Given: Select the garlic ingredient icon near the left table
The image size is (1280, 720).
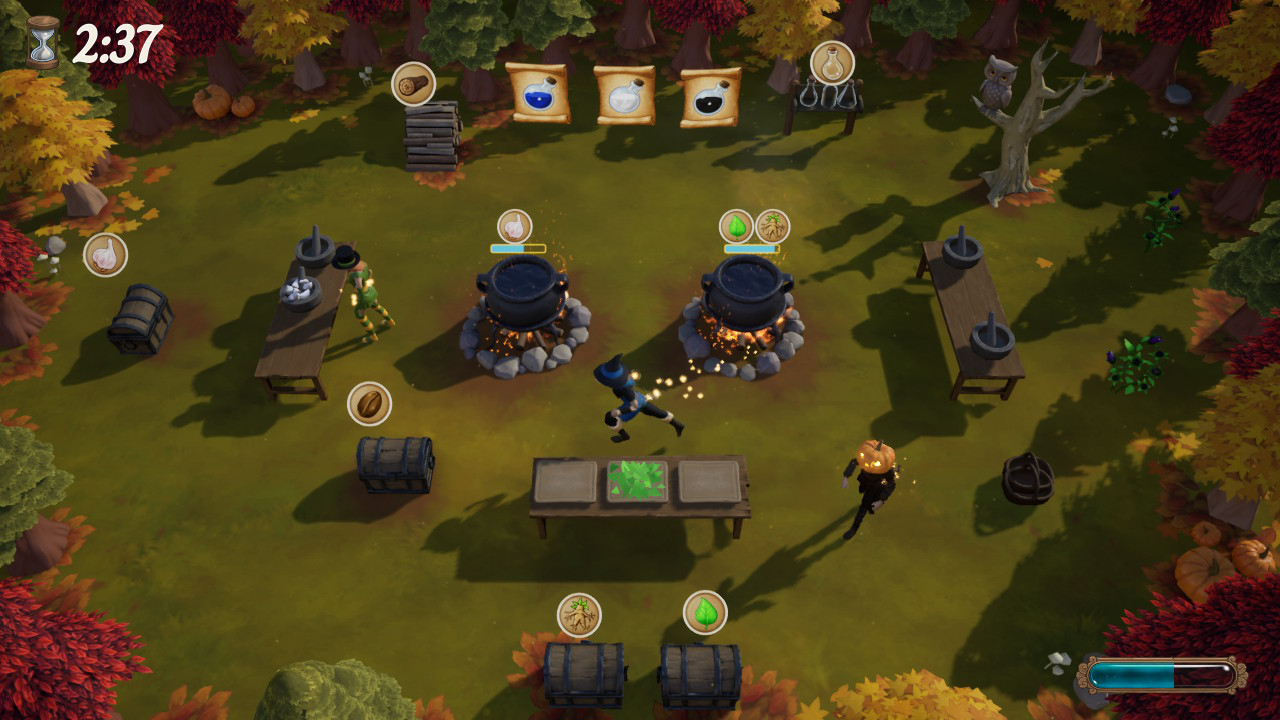Looking at the screenshot, I should pyautogui.click(x=104, y=254).
